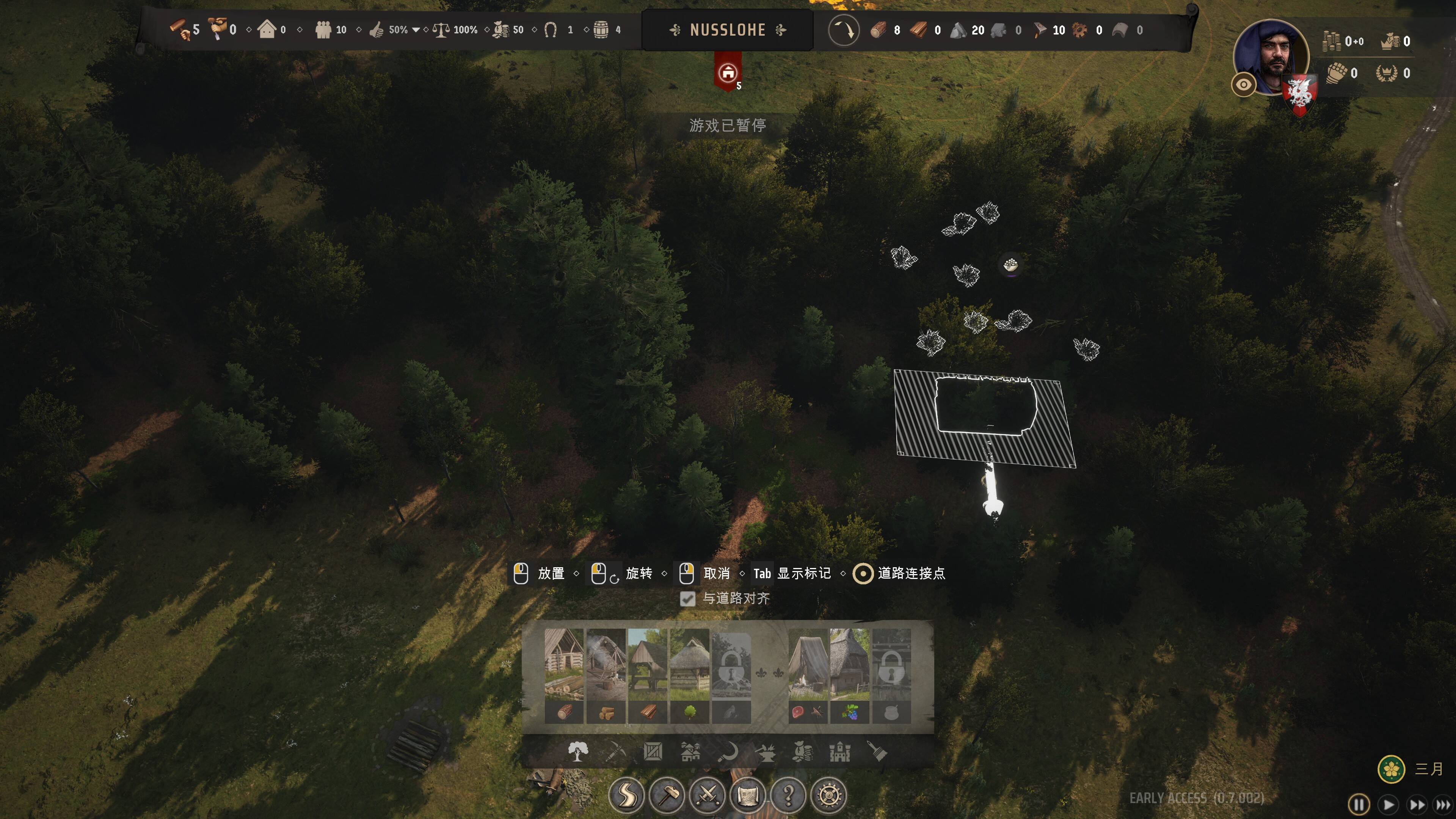Open the road building tool
This screenshot has width=1456, height=819.
pos(626,795)
